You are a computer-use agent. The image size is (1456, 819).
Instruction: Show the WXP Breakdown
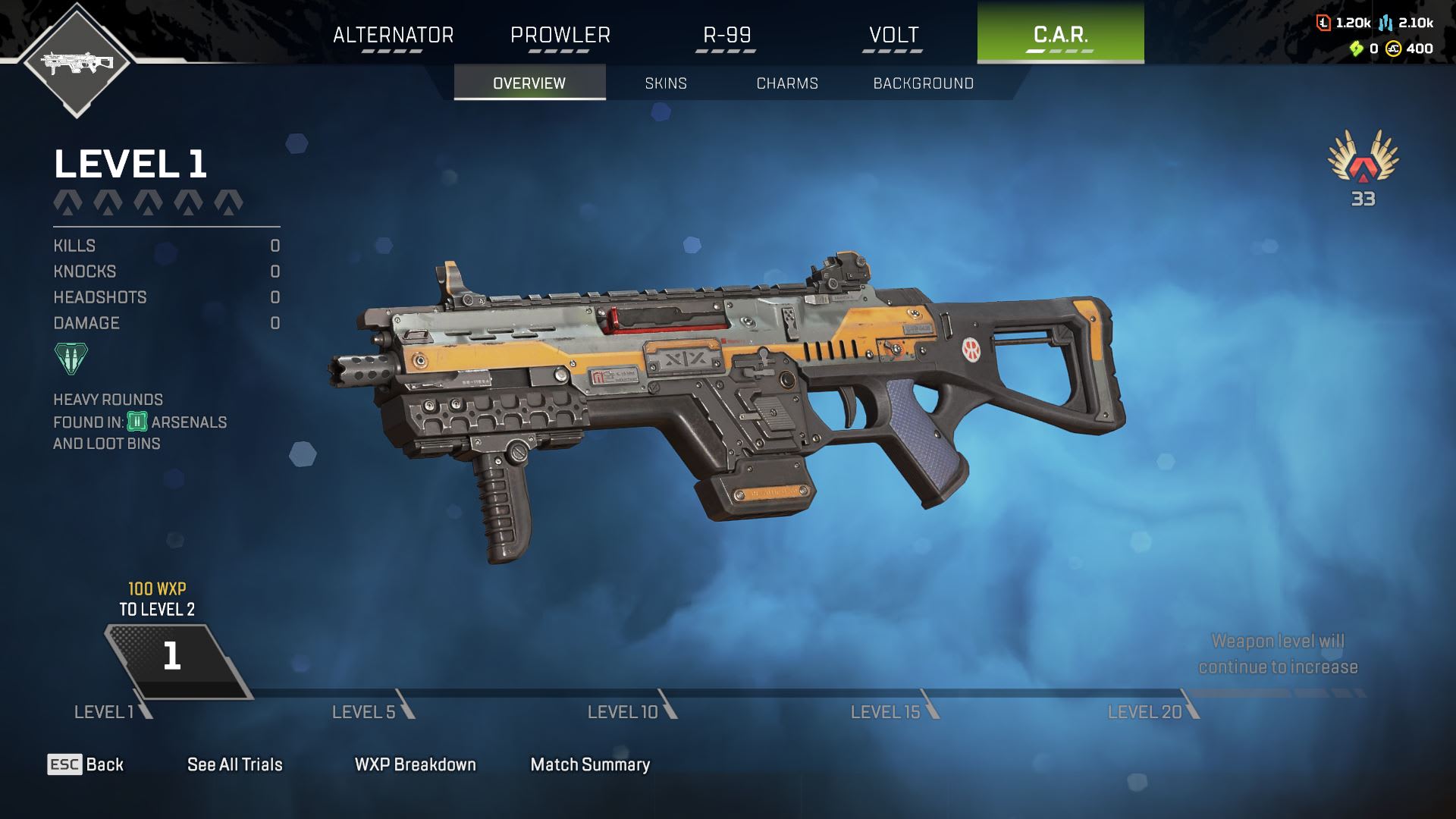click(415, 764)
